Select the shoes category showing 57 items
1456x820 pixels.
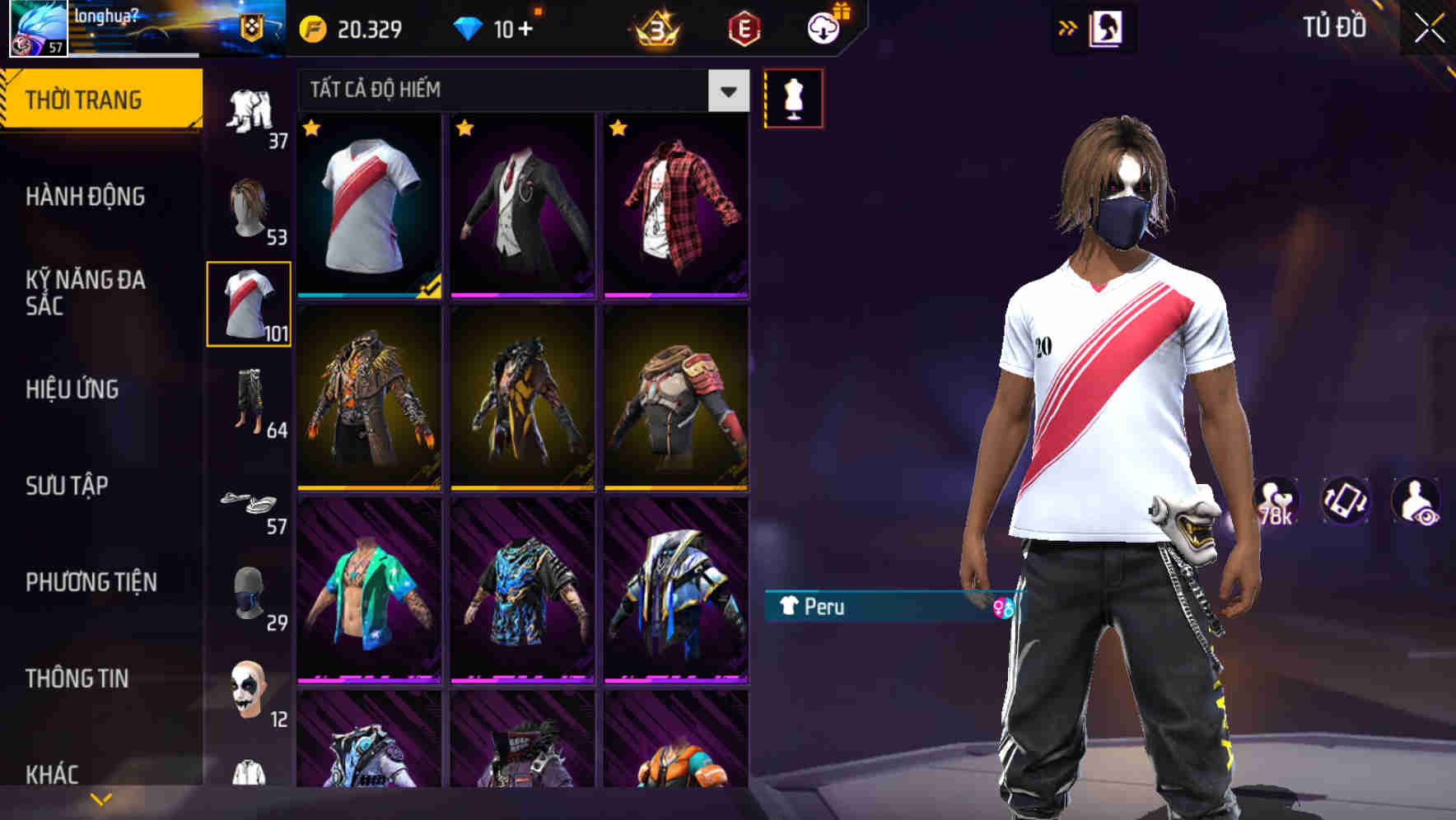click(248, 501)
